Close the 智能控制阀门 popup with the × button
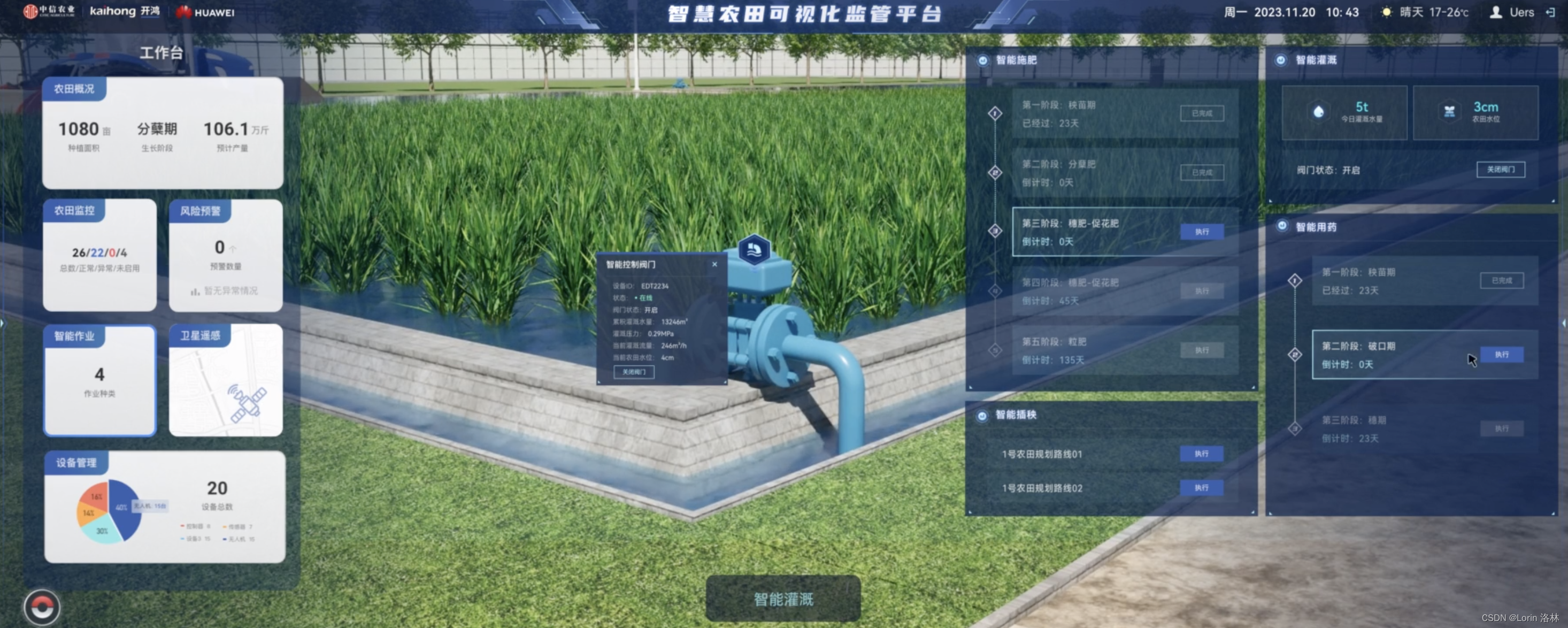This screenshot has height=628, width=1568. (714, 264)
